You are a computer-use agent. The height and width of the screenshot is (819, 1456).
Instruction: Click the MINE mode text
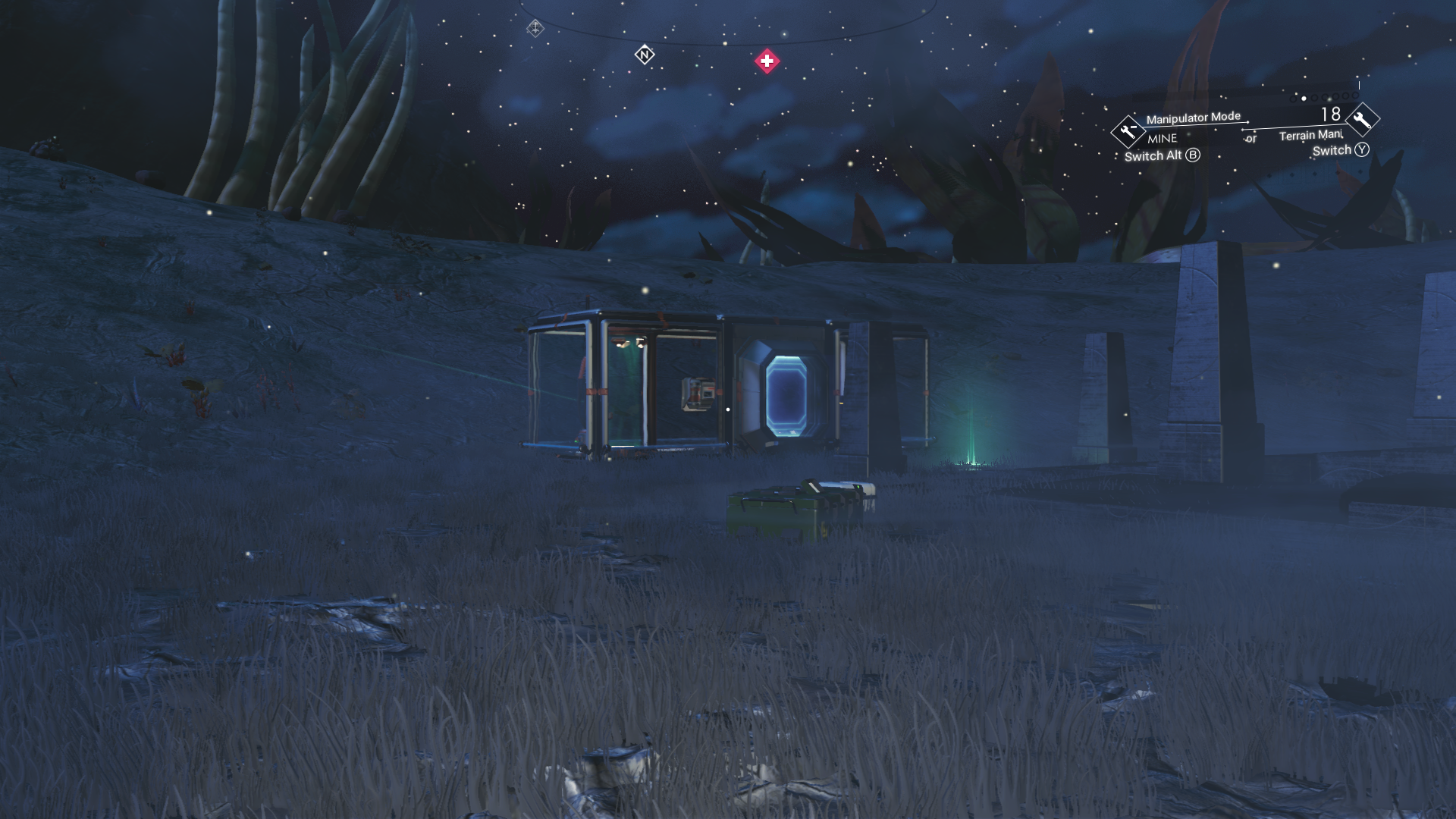click(x=1162, y=139)
